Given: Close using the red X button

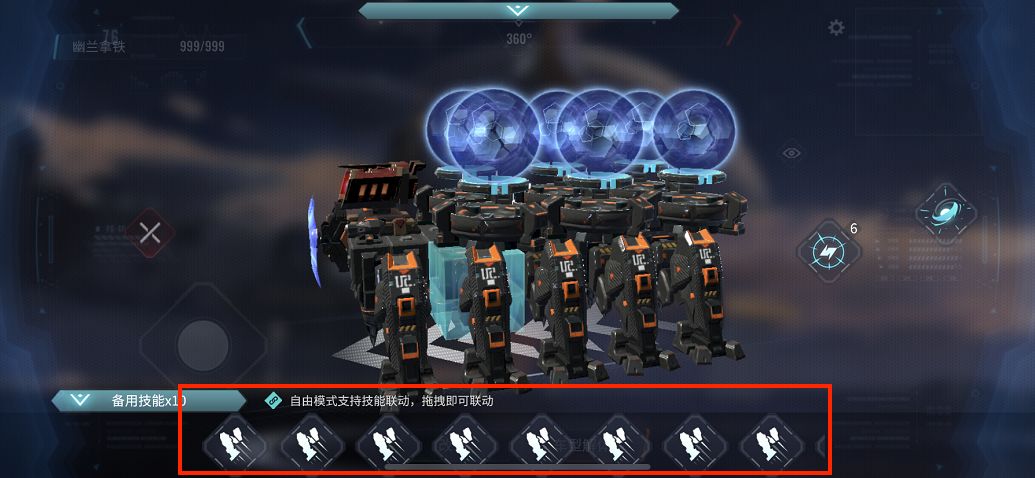Looking at the screenshot, I should [x=150, y=234].
